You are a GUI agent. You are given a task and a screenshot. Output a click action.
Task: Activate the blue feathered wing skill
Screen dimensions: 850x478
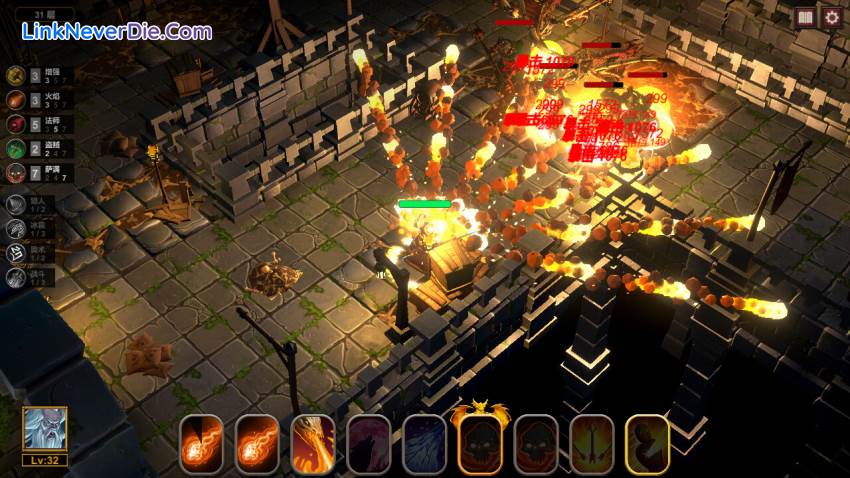(x=425, y=444)
